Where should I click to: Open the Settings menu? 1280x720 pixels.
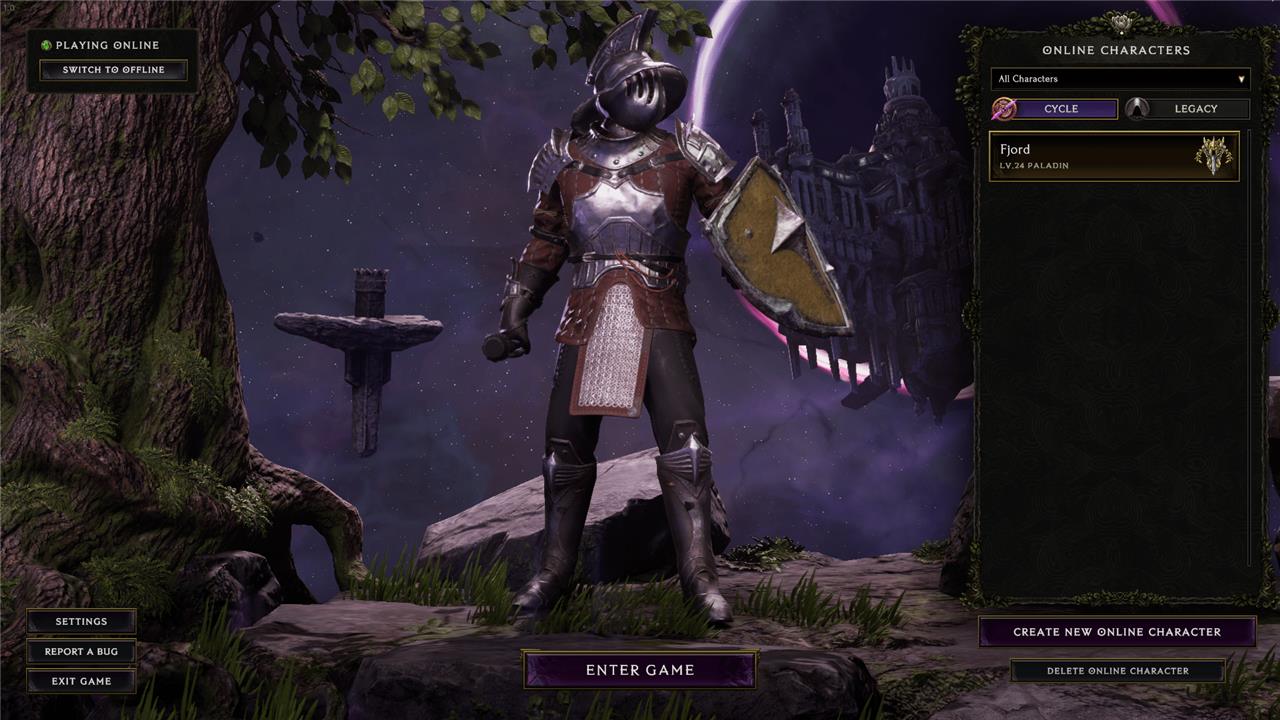point(81,621)
